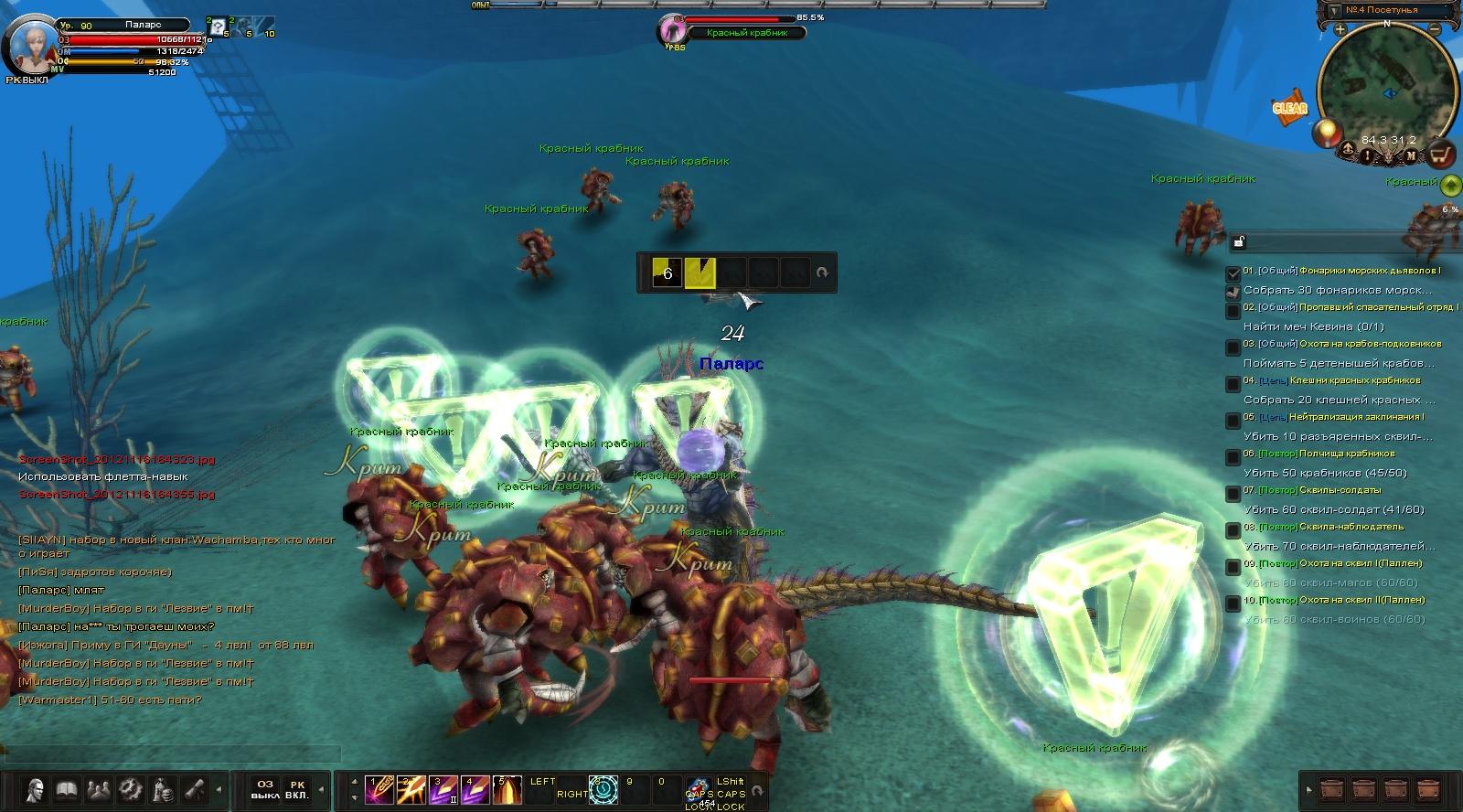Viewport: 1463px width, 812px height.
Task: Open the gear-shaped settings icon
Action: click(131, 787)
